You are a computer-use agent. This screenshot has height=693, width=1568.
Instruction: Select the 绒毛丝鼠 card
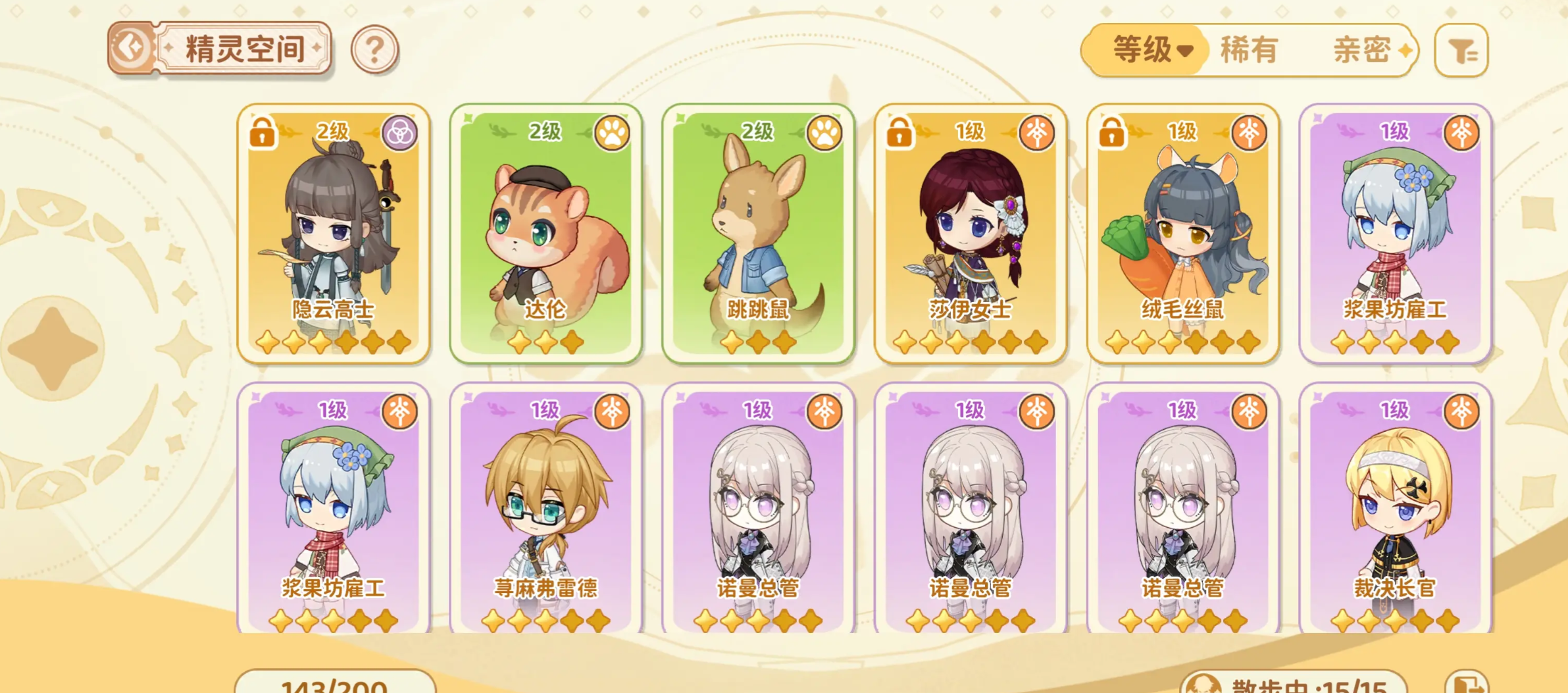pyautogui.click(x=1183, y=234)
